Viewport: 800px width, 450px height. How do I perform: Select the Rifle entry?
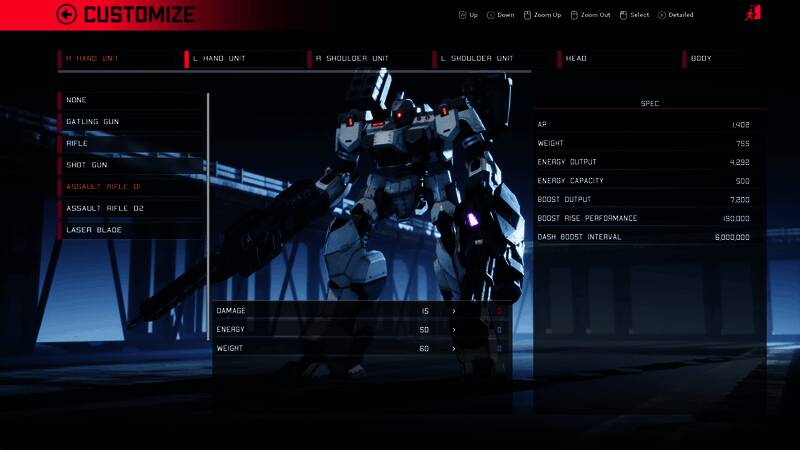click(132, 143)
